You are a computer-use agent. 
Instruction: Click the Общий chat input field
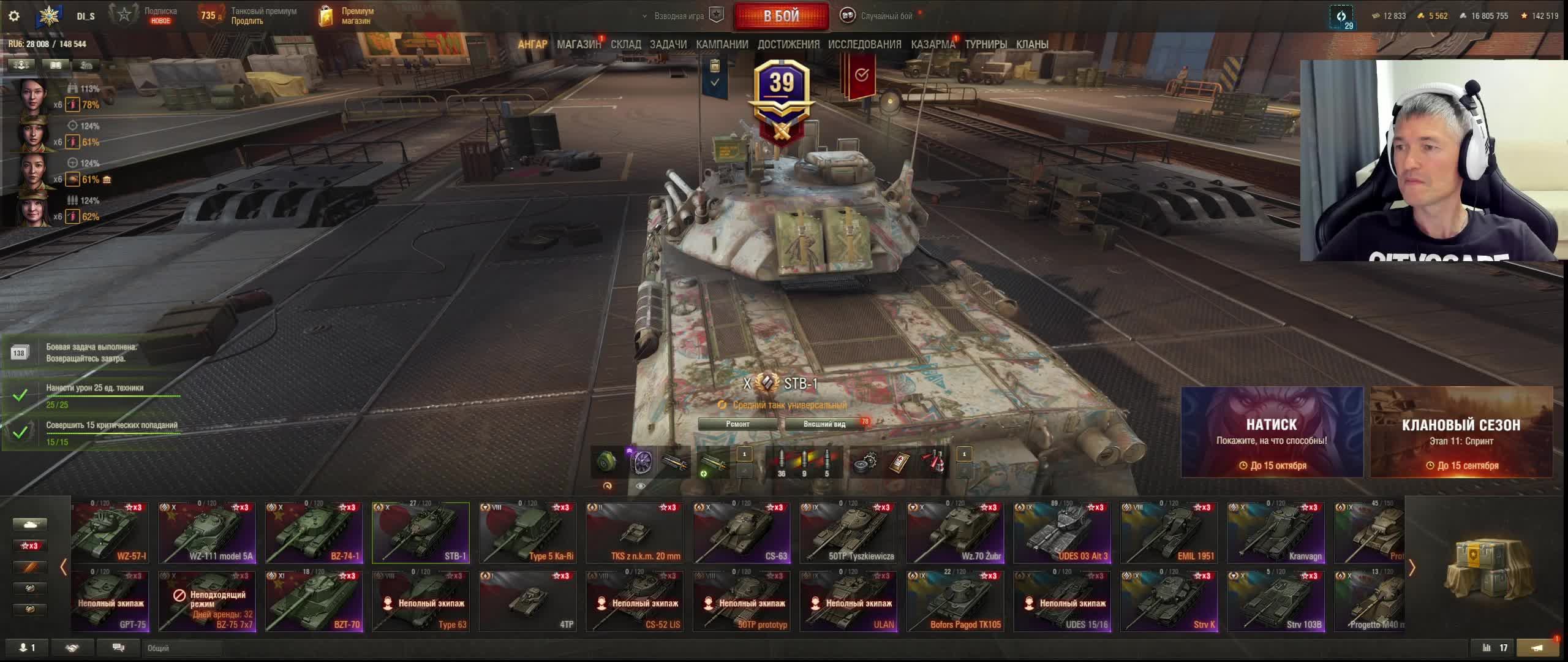184,648
